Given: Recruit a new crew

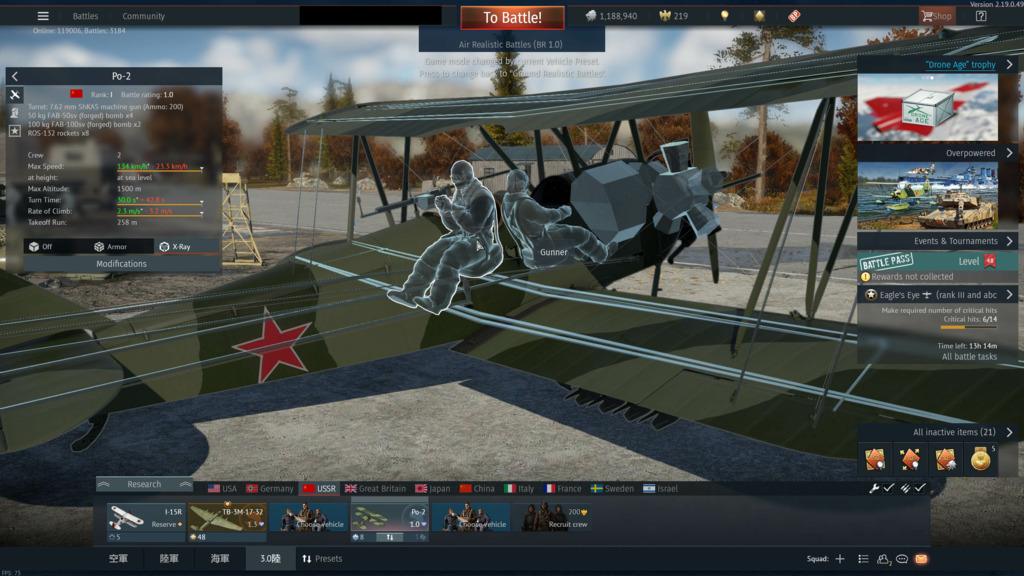Looking at the screenshot, I should pyautogui.click(x=558, y=517).
